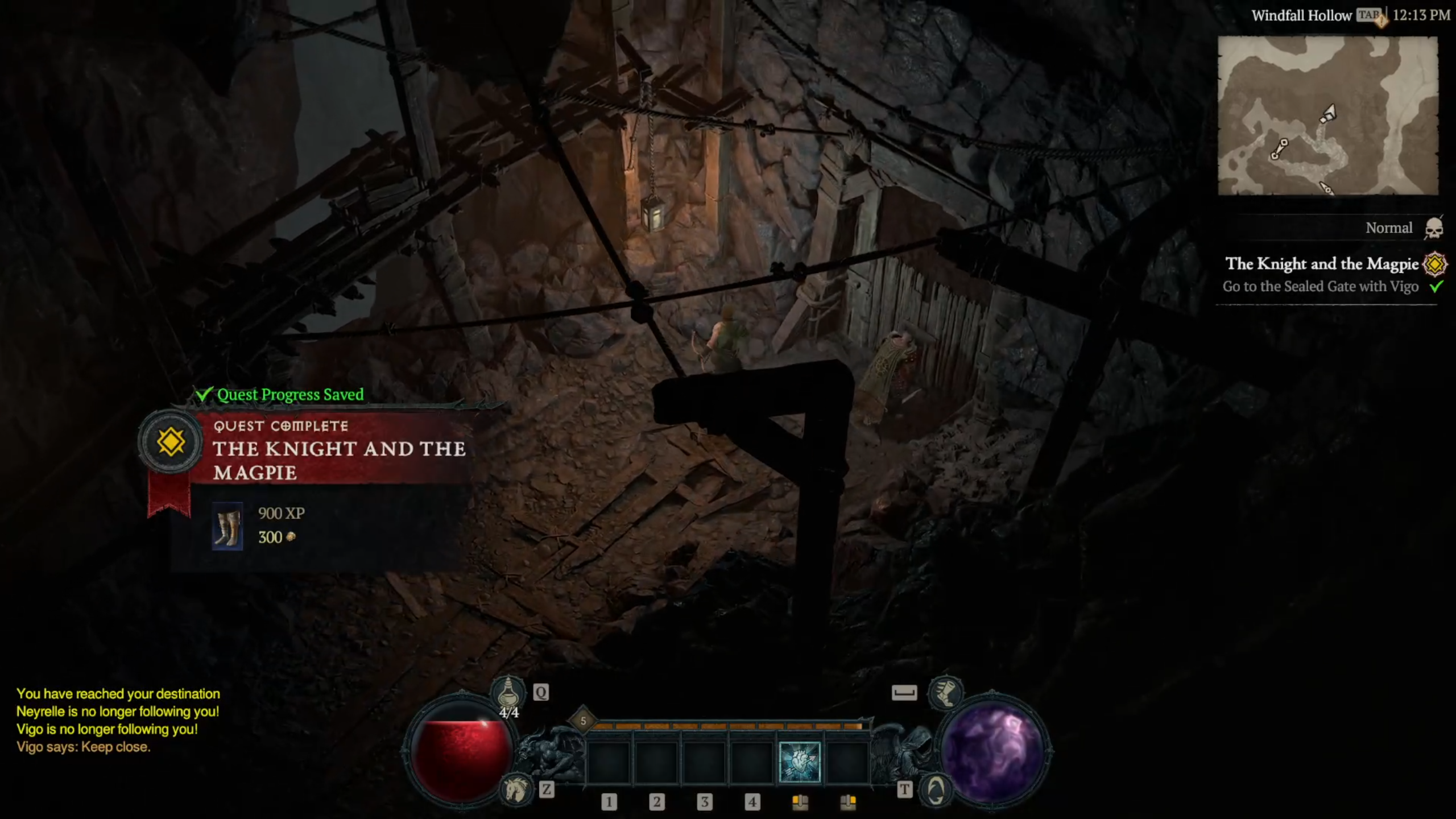Click the level 5 badge on experience bar
This screenshot has height=819, width=1456.
pos(583,721)
